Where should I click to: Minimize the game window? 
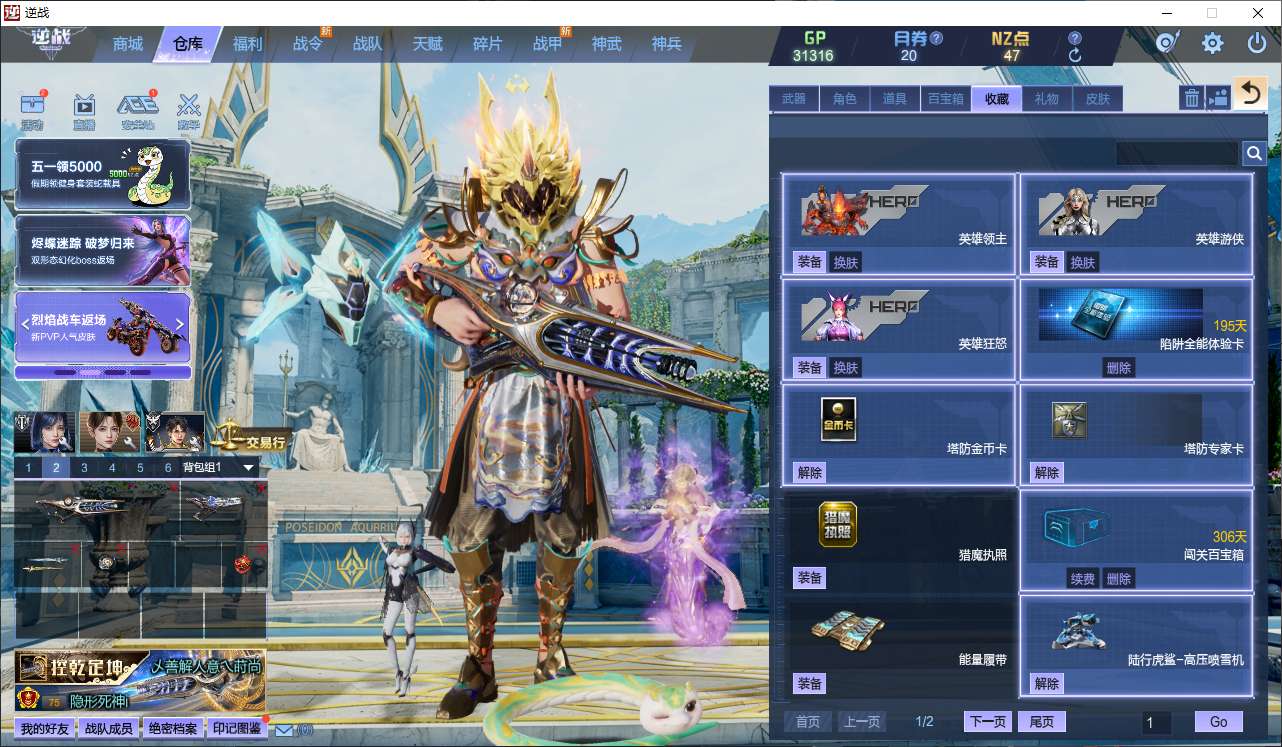pyautogui.click(x=1166, y=13)
